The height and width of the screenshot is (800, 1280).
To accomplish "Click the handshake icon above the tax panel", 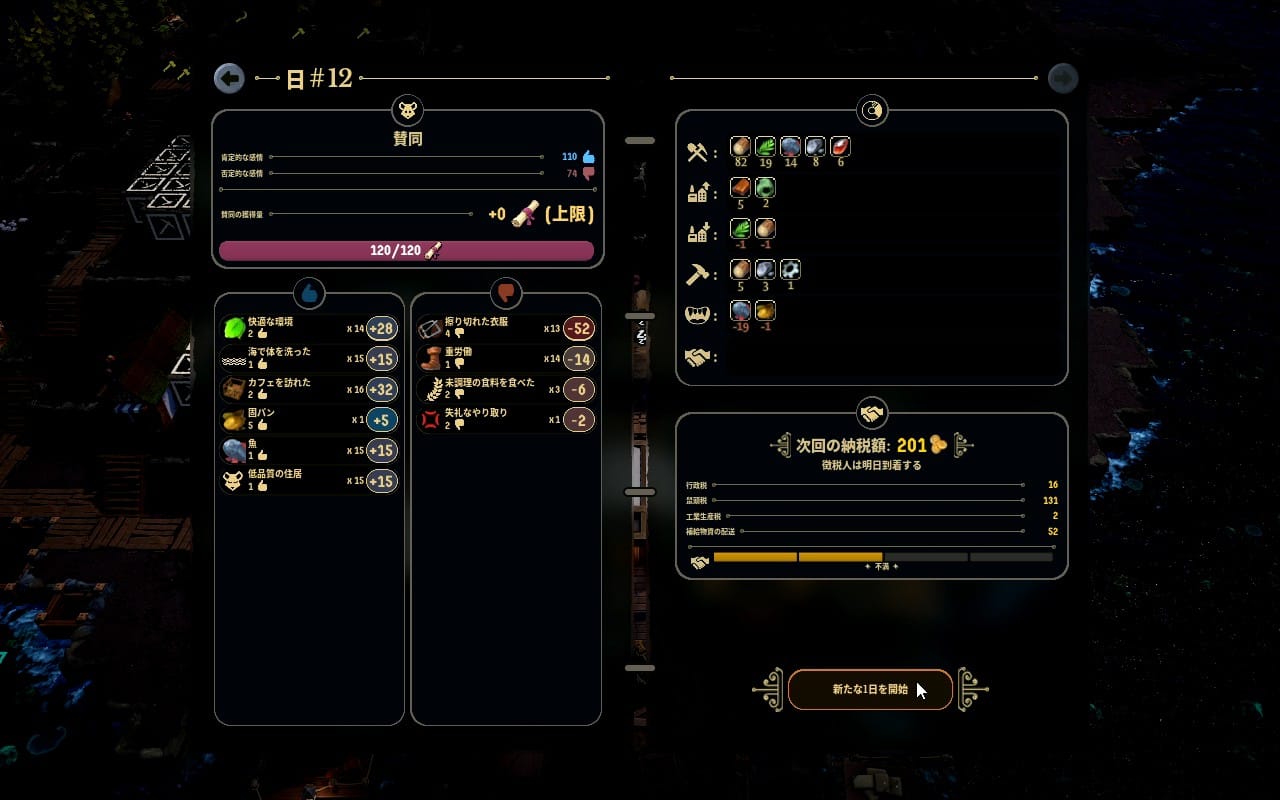I will (x=872, y=413).
